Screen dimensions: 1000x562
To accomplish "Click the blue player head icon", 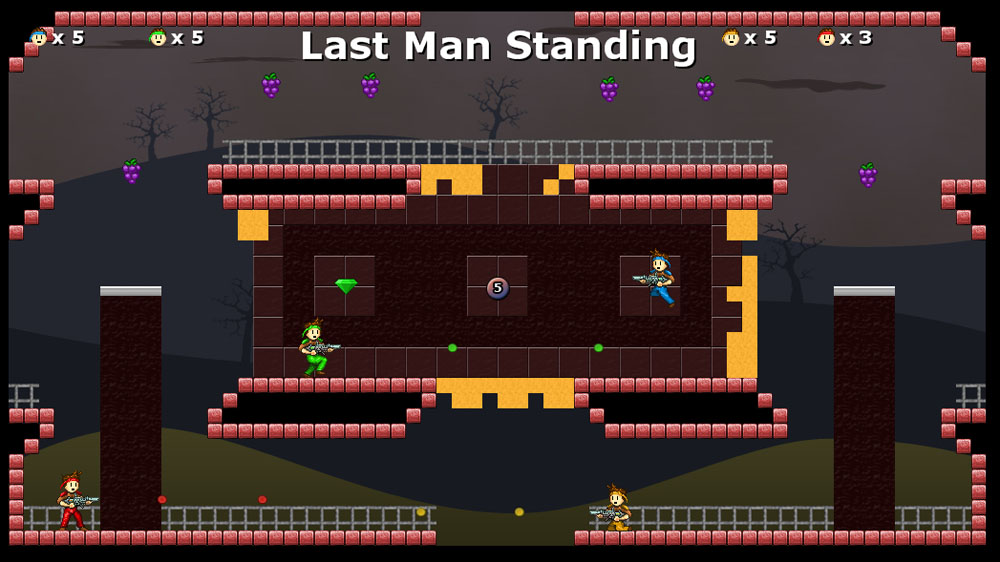I will pos(39,38).
